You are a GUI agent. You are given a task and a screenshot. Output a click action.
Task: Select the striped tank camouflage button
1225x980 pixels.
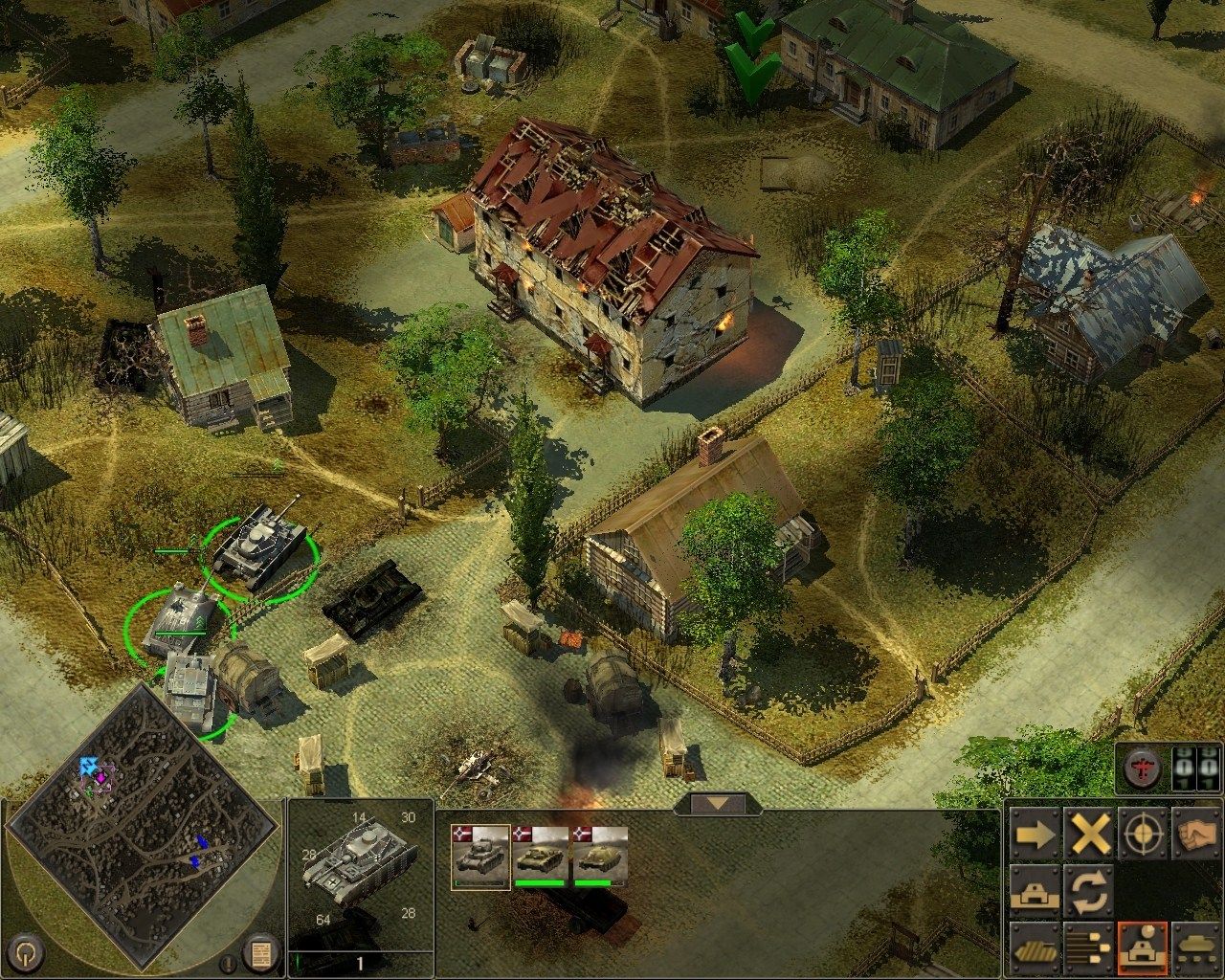1035,947
